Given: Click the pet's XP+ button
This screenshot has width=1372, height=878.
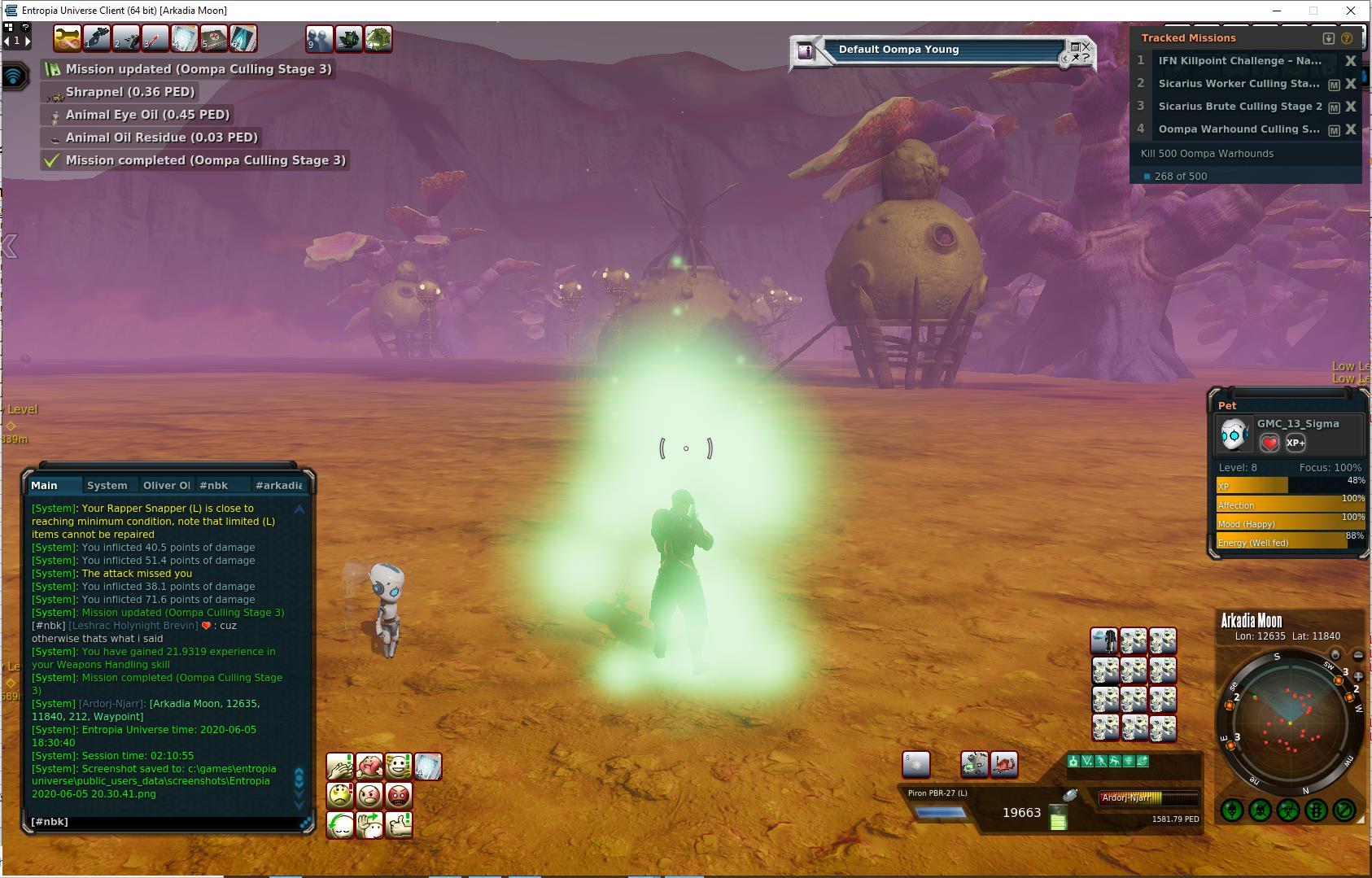Looking at the screenshot, I should (1296, 443).
